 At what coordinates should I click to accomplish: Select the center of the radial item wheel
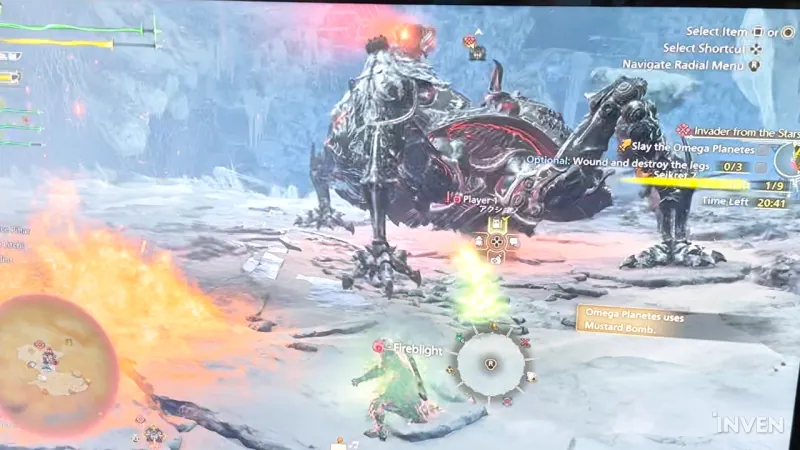(490, 364)
